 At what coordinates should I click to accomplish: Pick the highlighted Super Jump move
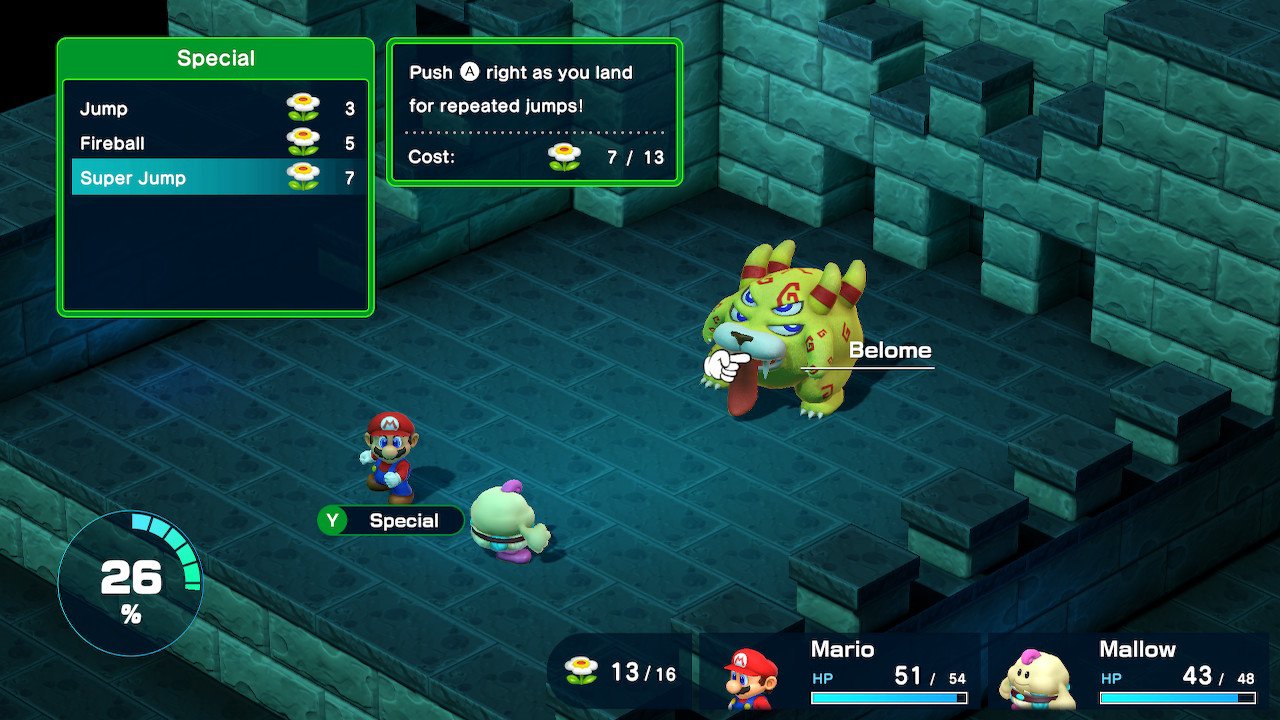click(216, 178)
